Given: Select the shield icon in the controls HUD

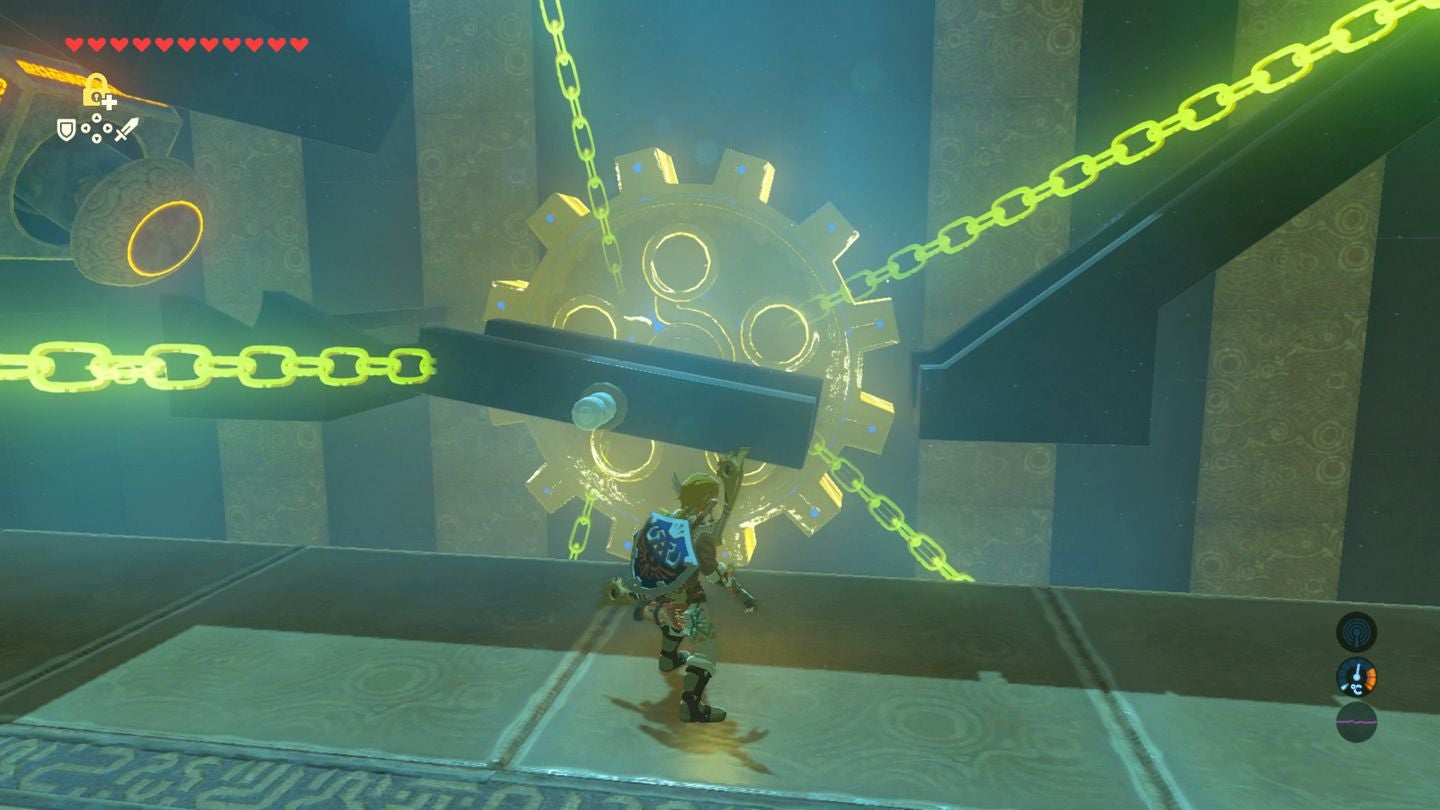Looking at the screenshot, I should (x=67, y=129).
